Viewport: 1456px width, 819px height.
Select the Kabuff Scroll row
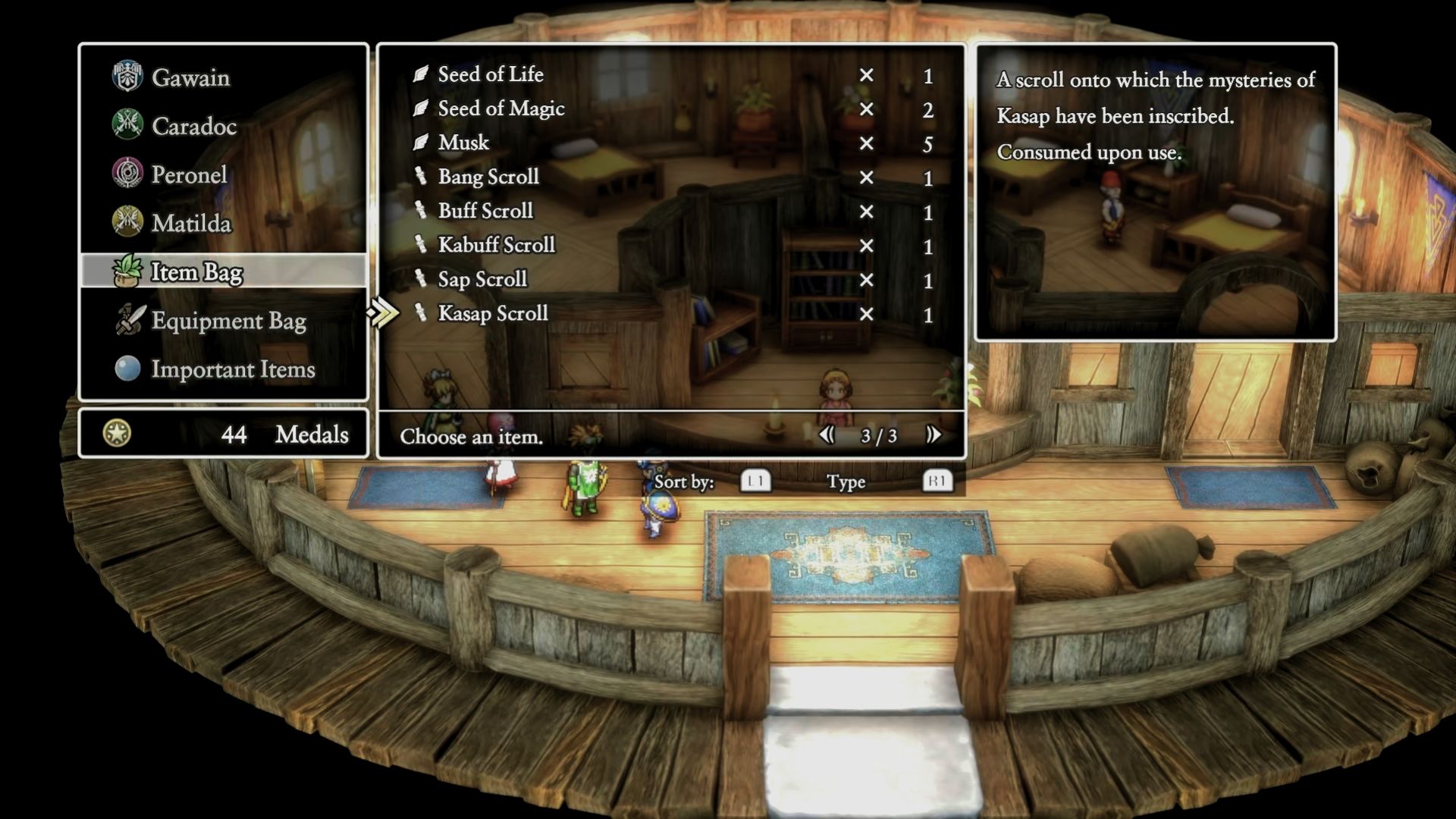click(496, 245)
